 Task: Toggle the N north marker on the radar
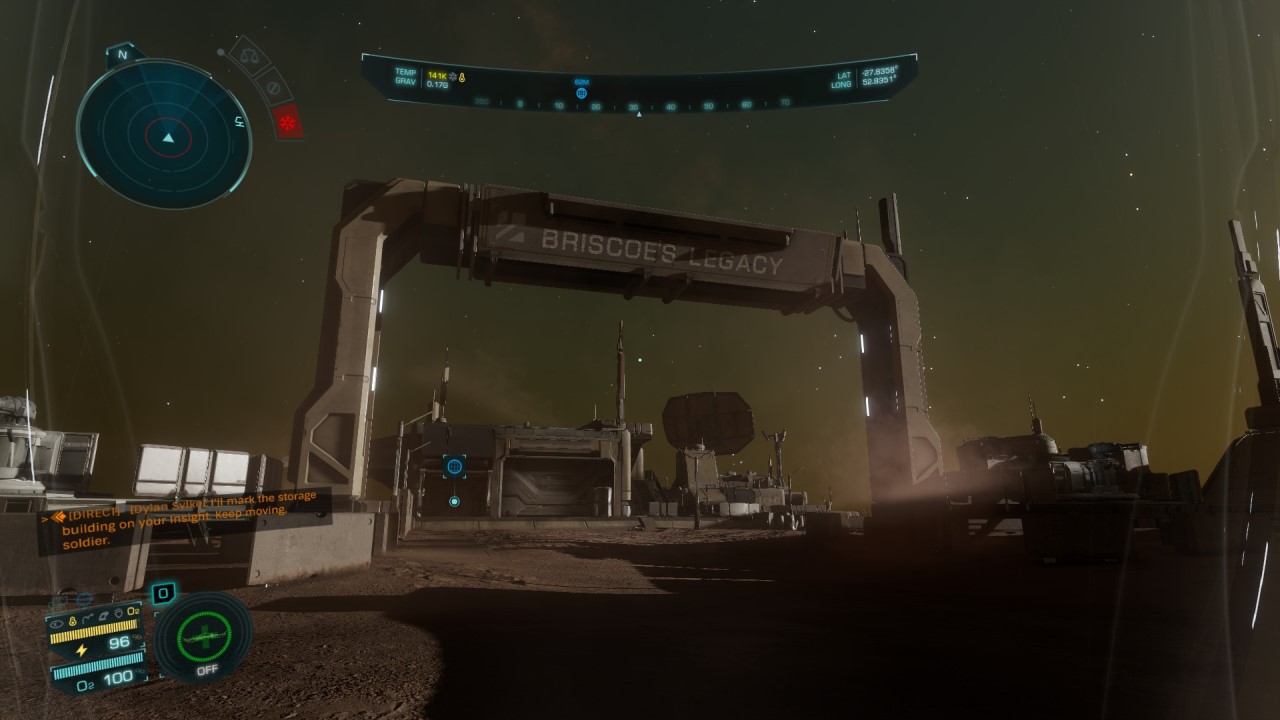pos(123,52)
